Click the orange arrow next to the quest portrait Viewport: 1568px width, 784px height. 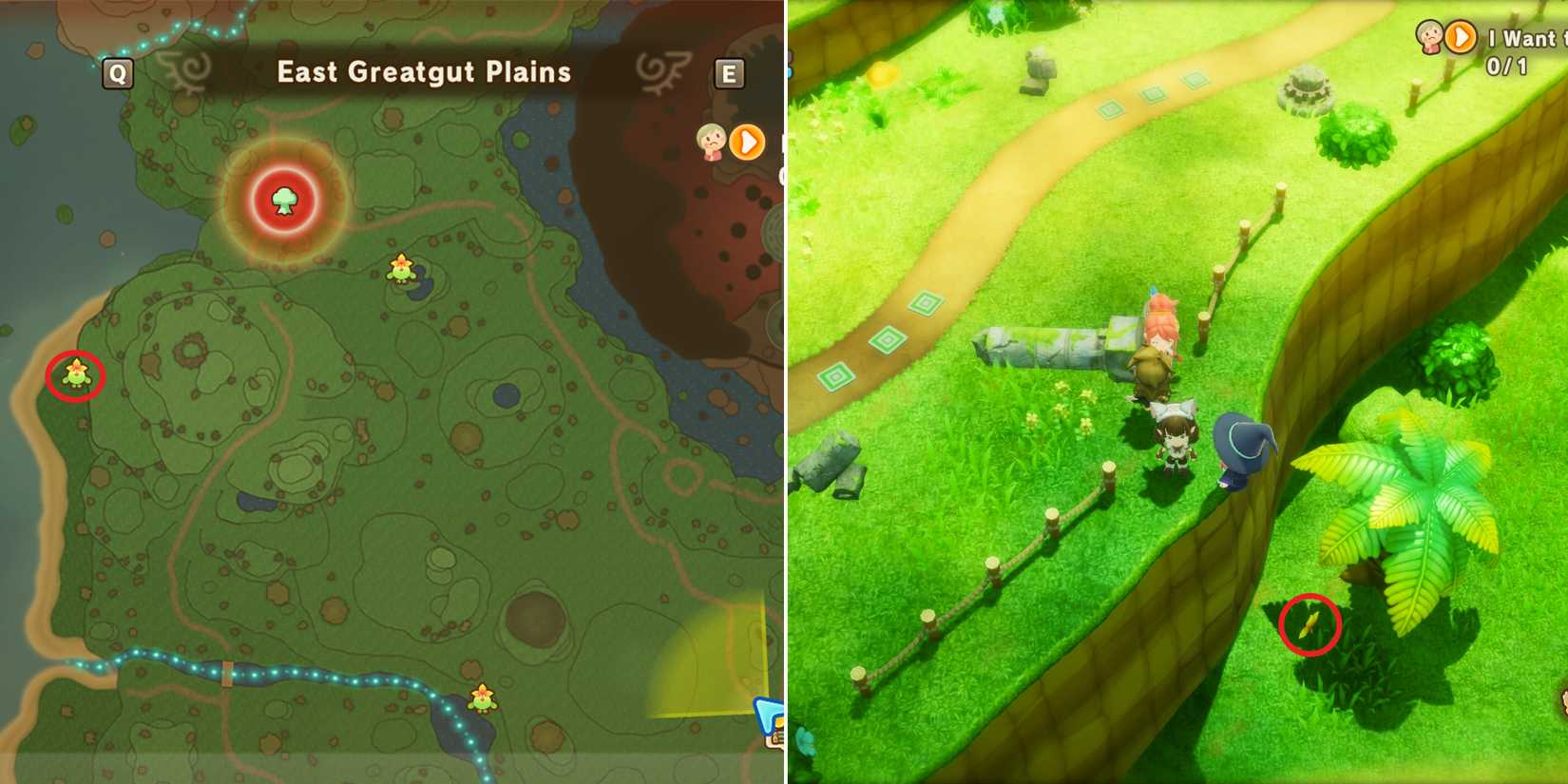coord(1461,37)
